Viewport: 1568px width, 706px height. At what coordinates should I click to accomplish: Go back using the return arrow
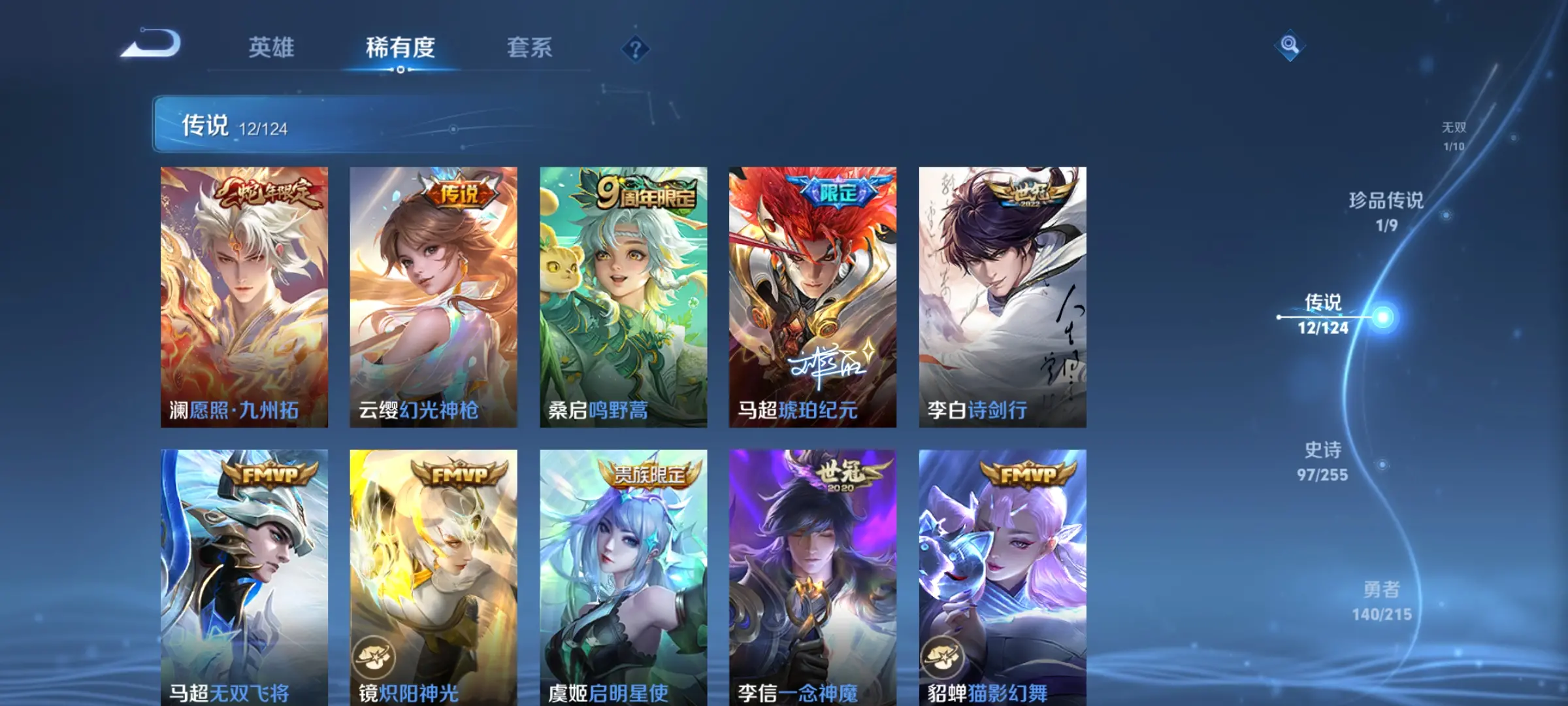tap(151, 45)
